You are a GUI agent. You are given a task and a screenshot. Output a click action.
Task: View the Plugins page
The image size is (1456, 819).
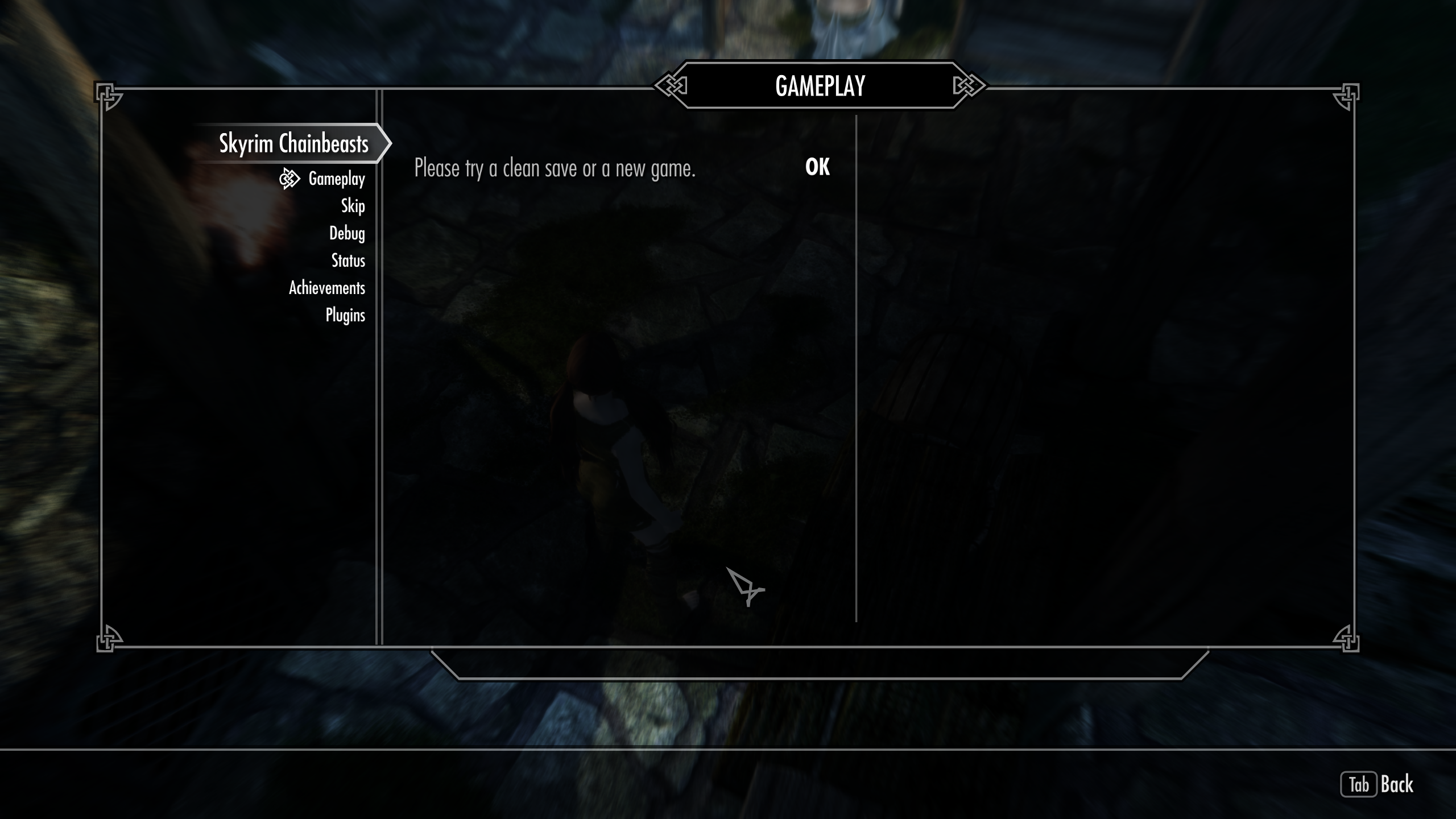[345, 315]
